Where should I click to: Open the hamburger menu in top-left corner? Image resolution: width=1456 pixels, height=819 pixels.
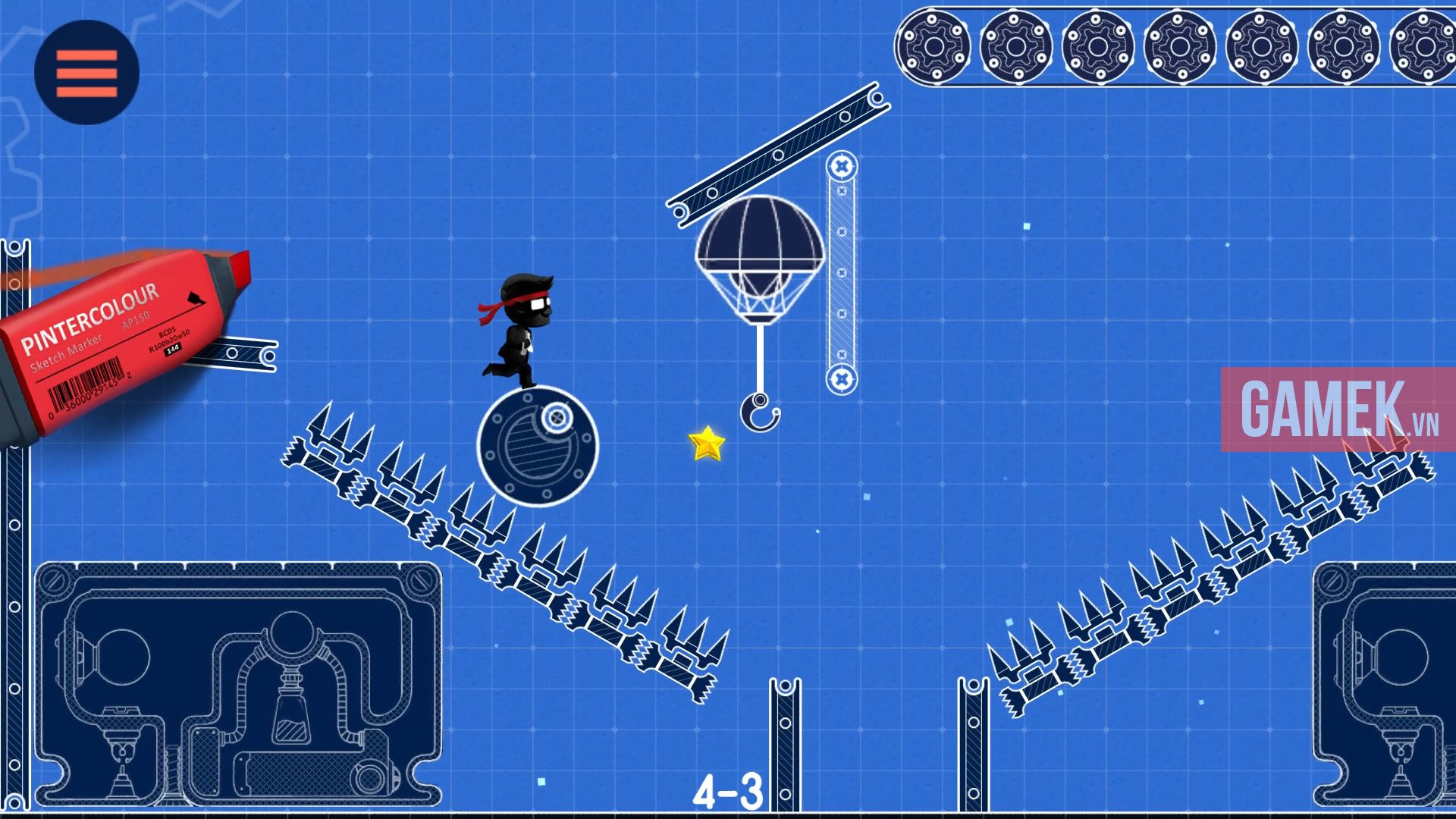(x=86, y=71)
